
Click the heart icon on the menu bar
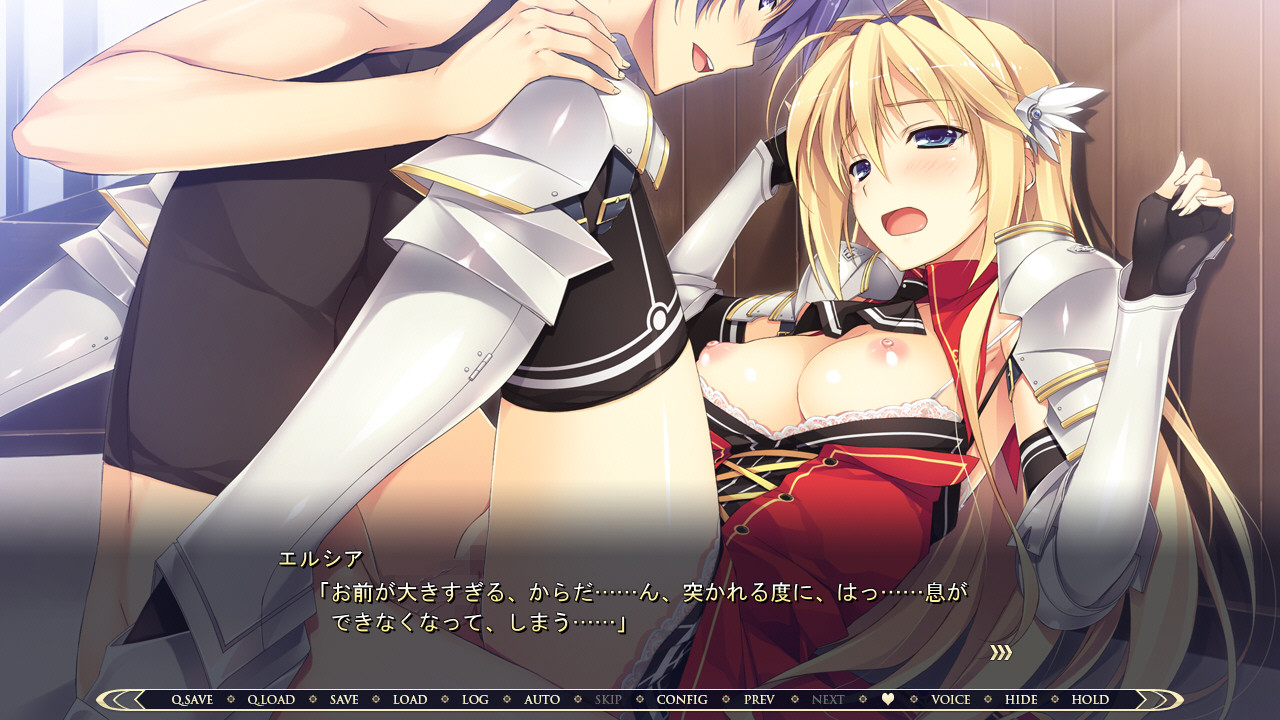(x=888, y=699)
